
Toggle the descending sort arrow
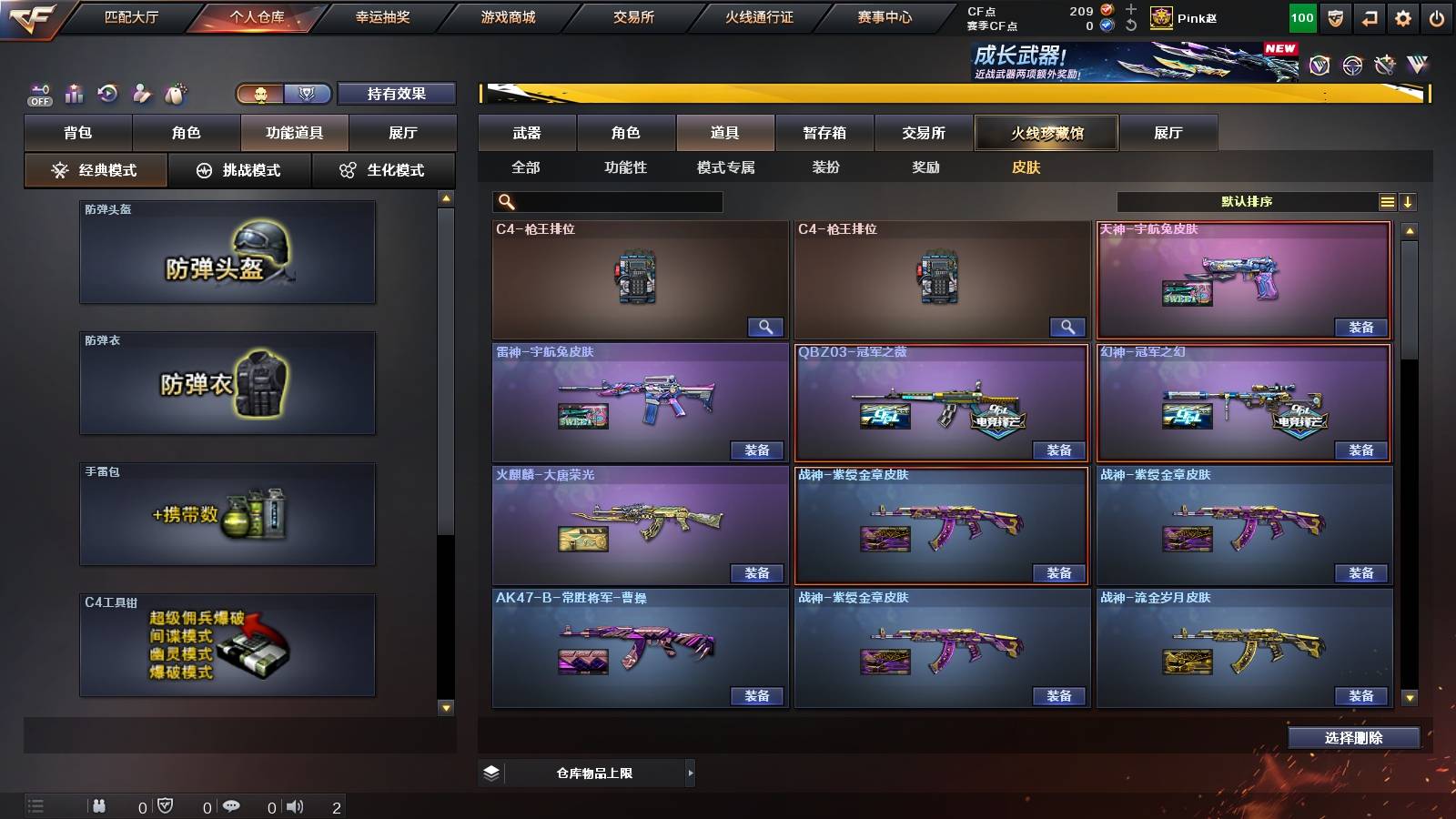click(1410, 202)
